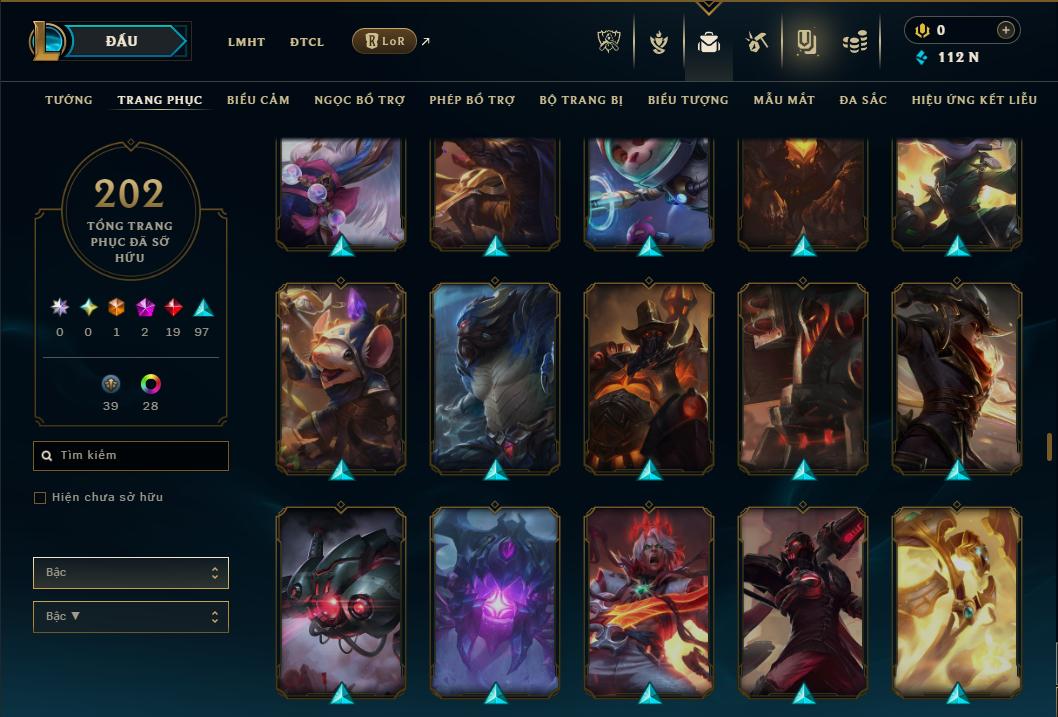Screen dimensions: 1058x717
Task: Show the BIỂU TƯỢNG icons tab
Action: pos(688,100)
